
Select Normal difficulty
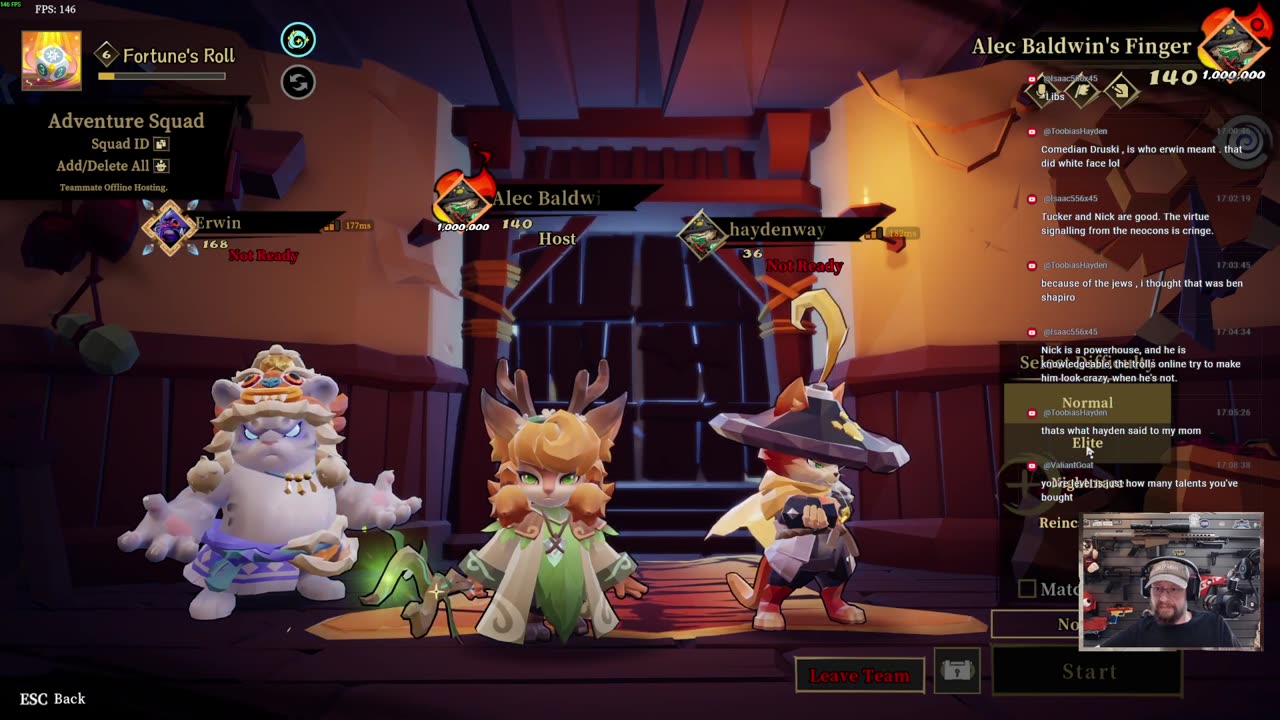point(1087,402)
